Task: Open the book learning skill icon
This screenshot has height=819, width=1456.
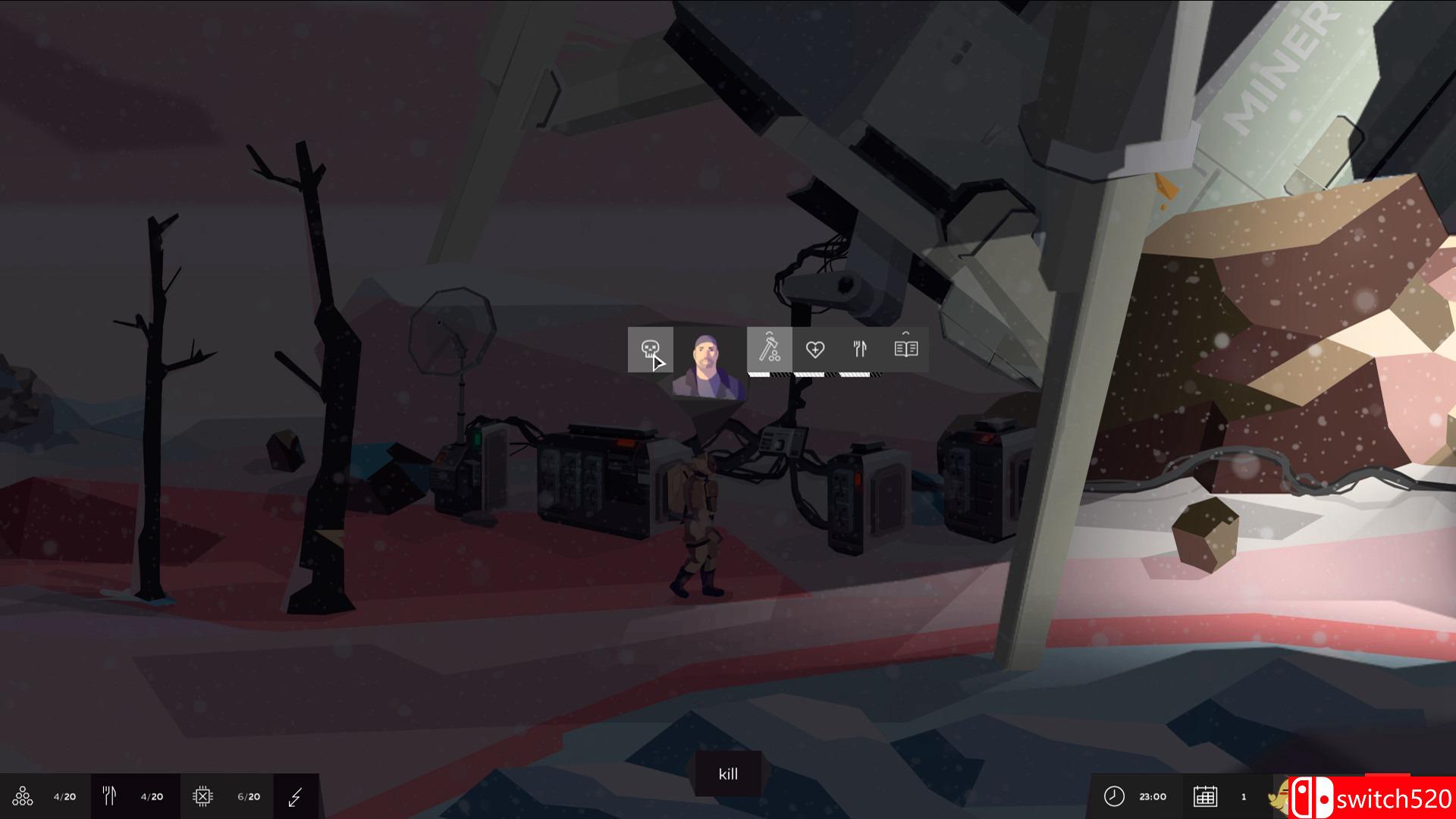Action: tap(906, 348)
